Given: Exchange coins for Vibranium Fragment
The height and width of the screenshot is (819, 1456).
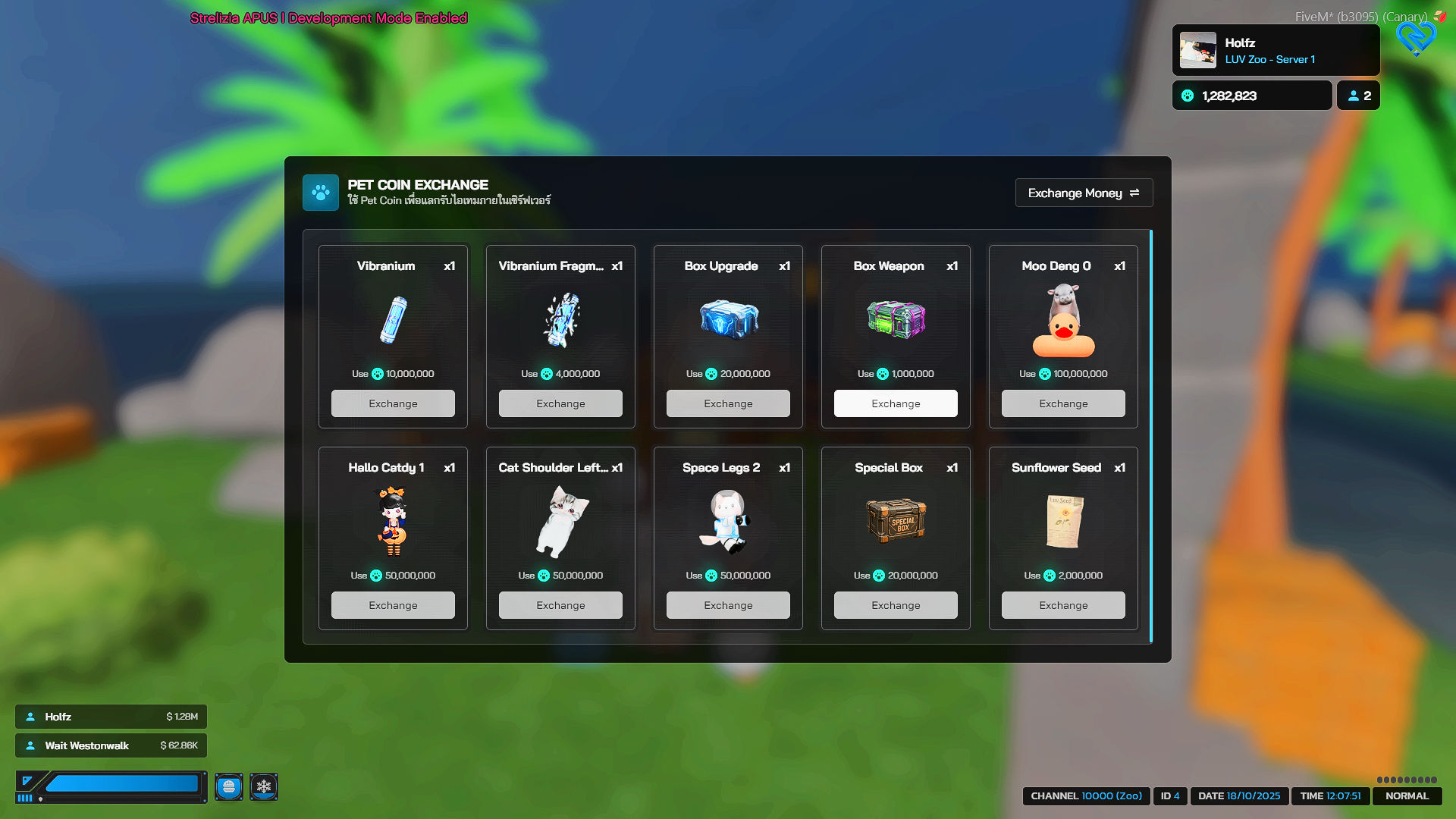Looking at the screenshot, I should coord(560,403).
